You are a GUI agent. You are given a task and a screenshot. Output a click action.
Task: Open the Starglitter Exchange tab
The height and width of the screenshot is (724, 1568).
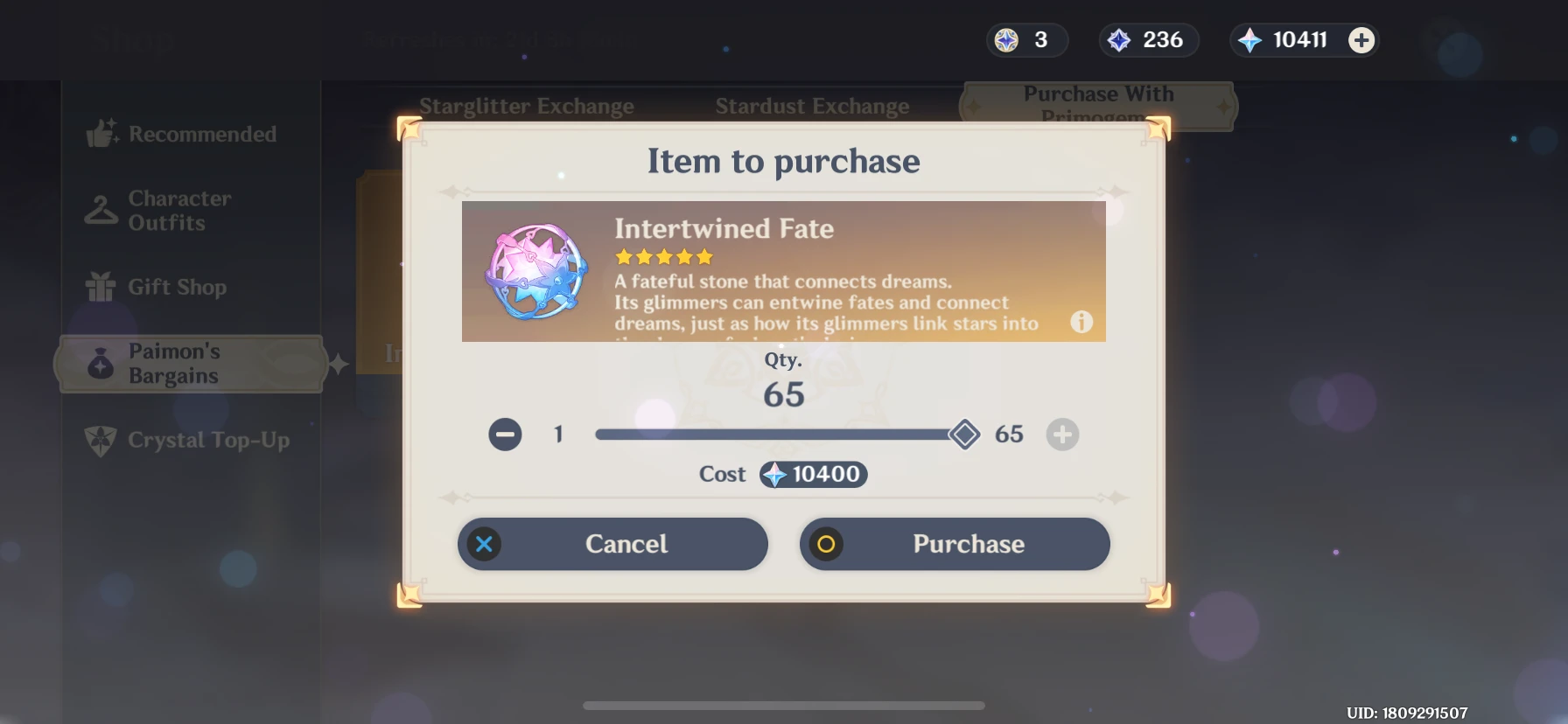tap(527, 106)
